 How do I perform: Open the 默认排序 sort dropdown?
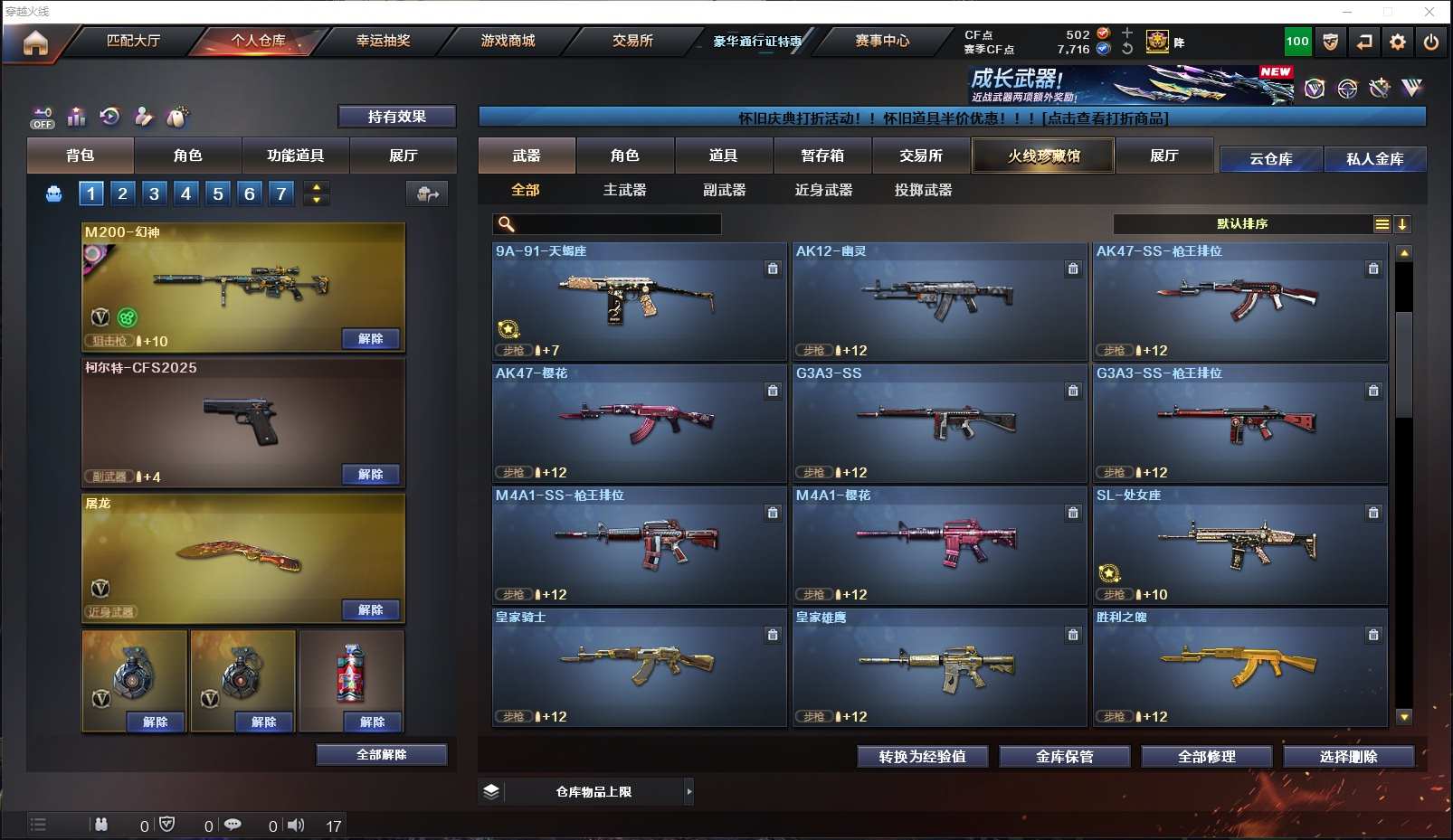pos(1242,224)
